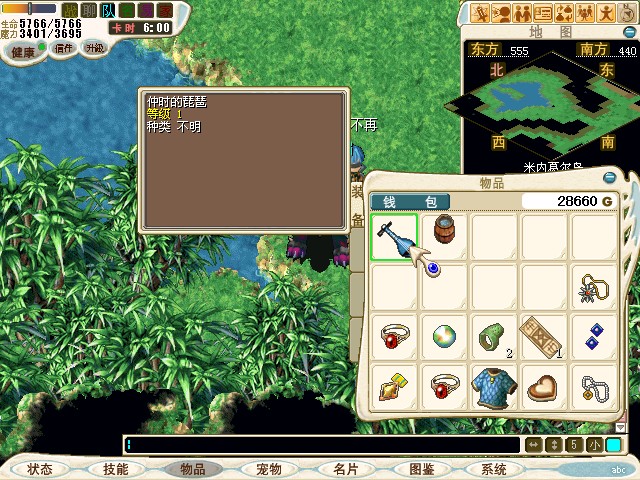Open the 系统 system menu
Viewport: 640px width, 480px height.
[x=494, y=469]
